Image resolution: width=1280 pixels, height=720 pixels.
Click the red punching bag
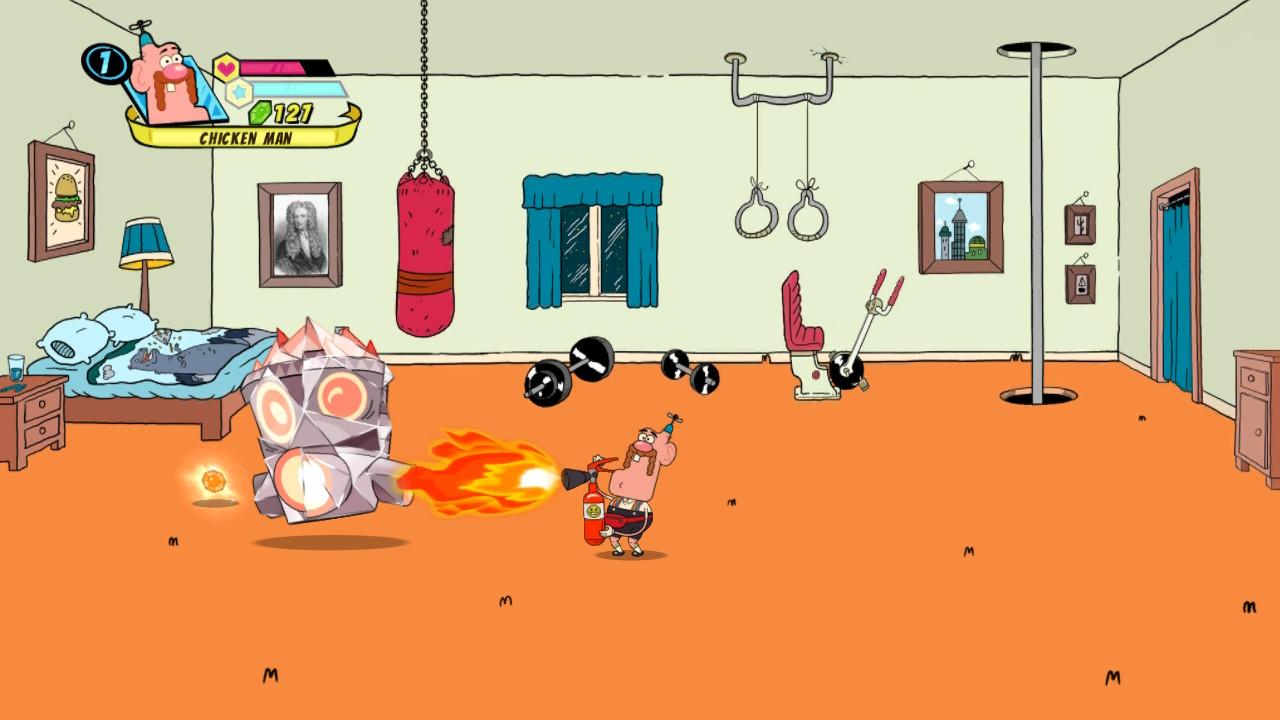coord(428,240)
